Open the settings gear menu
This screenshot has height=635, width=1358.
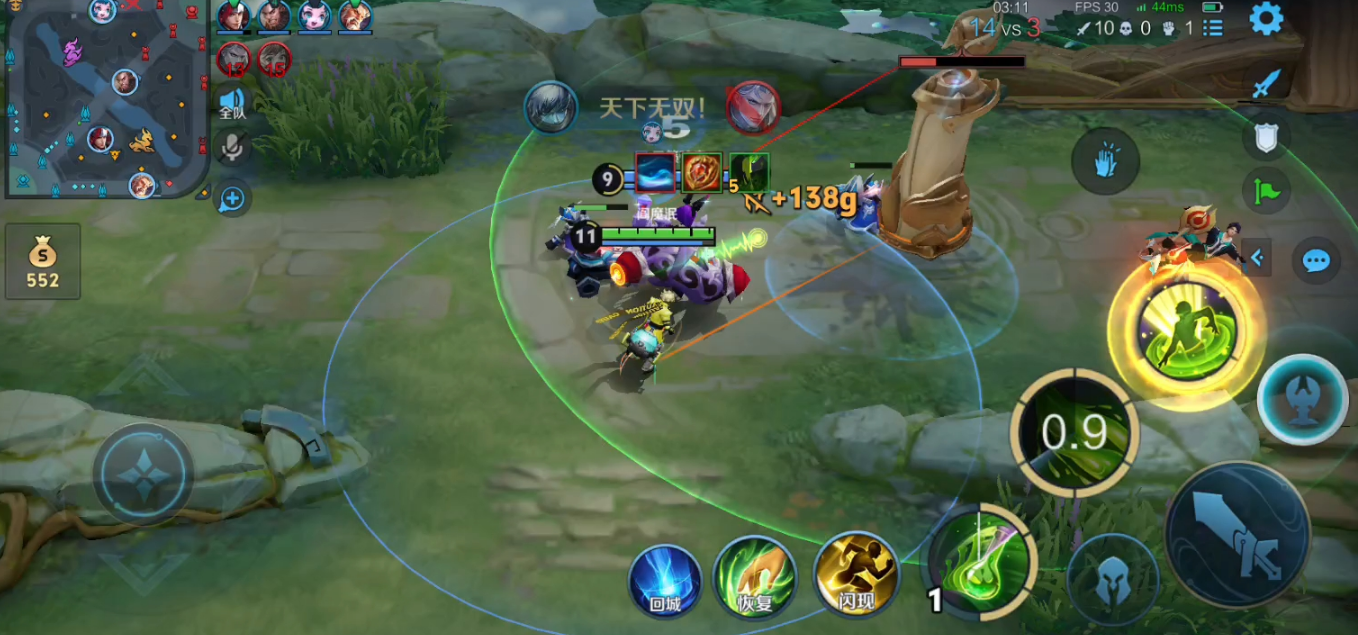[1266, 19]
